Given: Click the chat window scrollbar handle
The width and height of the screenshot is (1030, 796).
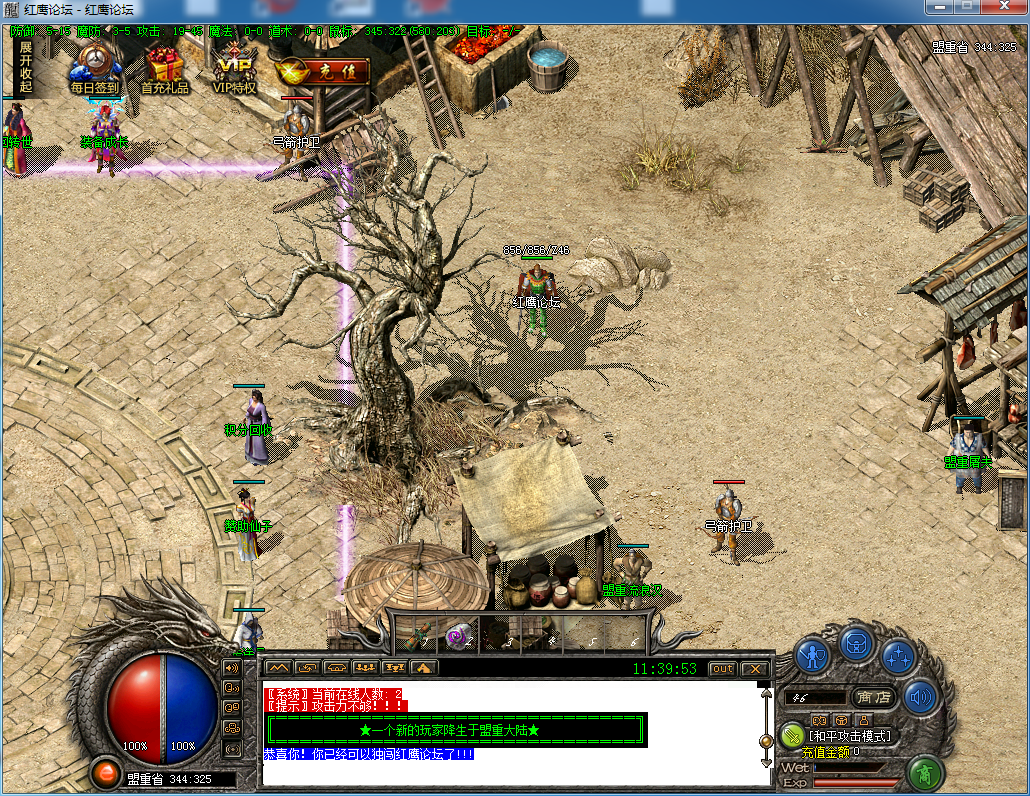Looking at the screenshot, I should pyautogui.click(x=766, y=741).
